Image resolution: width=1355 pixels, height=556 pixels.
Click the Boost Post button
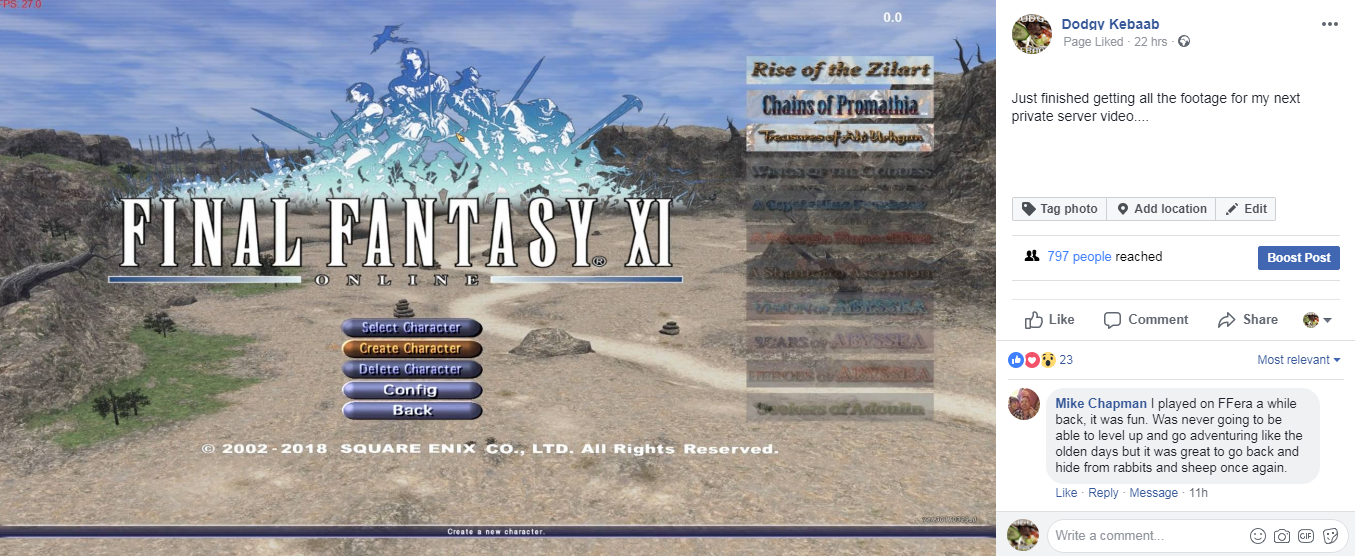point(1298,257)
